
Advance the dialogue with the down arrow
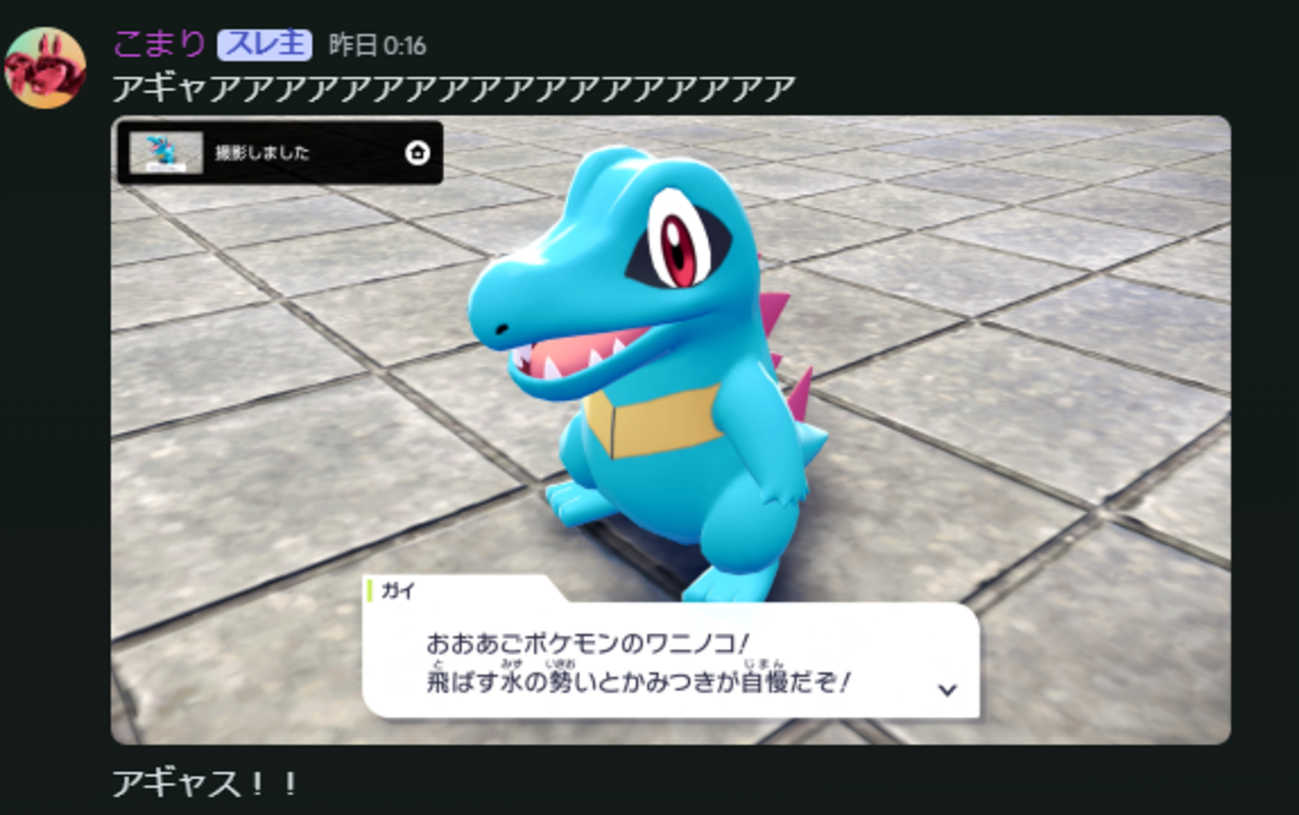click(x=947, y=689)
